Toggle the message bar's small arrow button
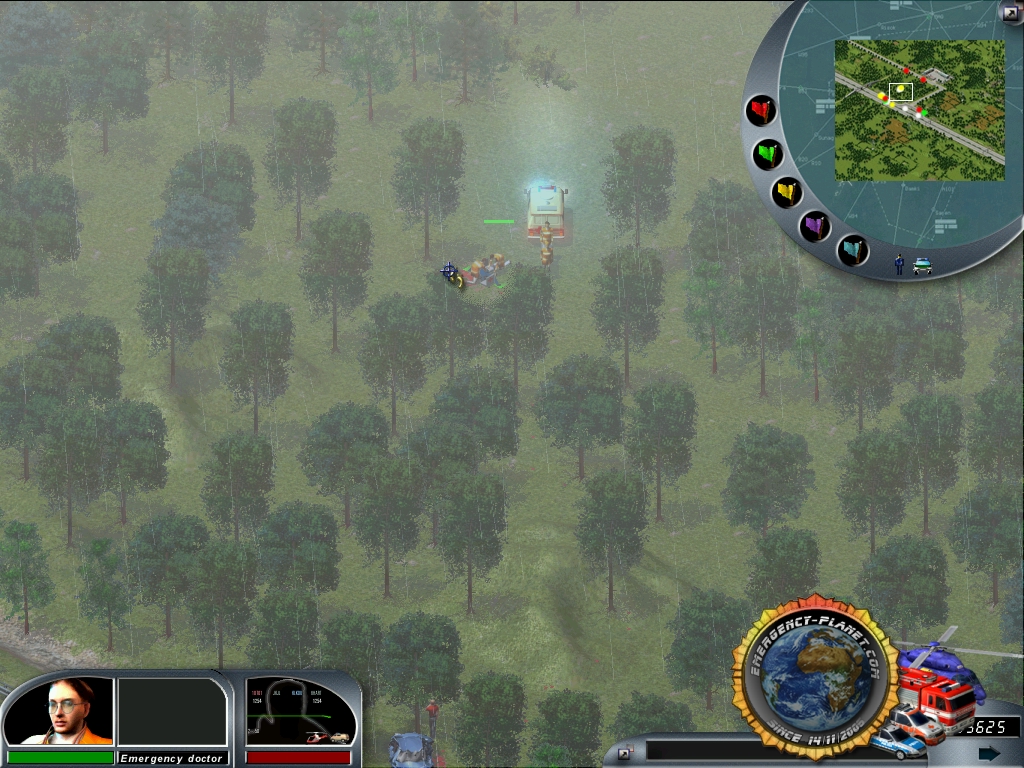The image size is (1024, 768). point(624,753)
